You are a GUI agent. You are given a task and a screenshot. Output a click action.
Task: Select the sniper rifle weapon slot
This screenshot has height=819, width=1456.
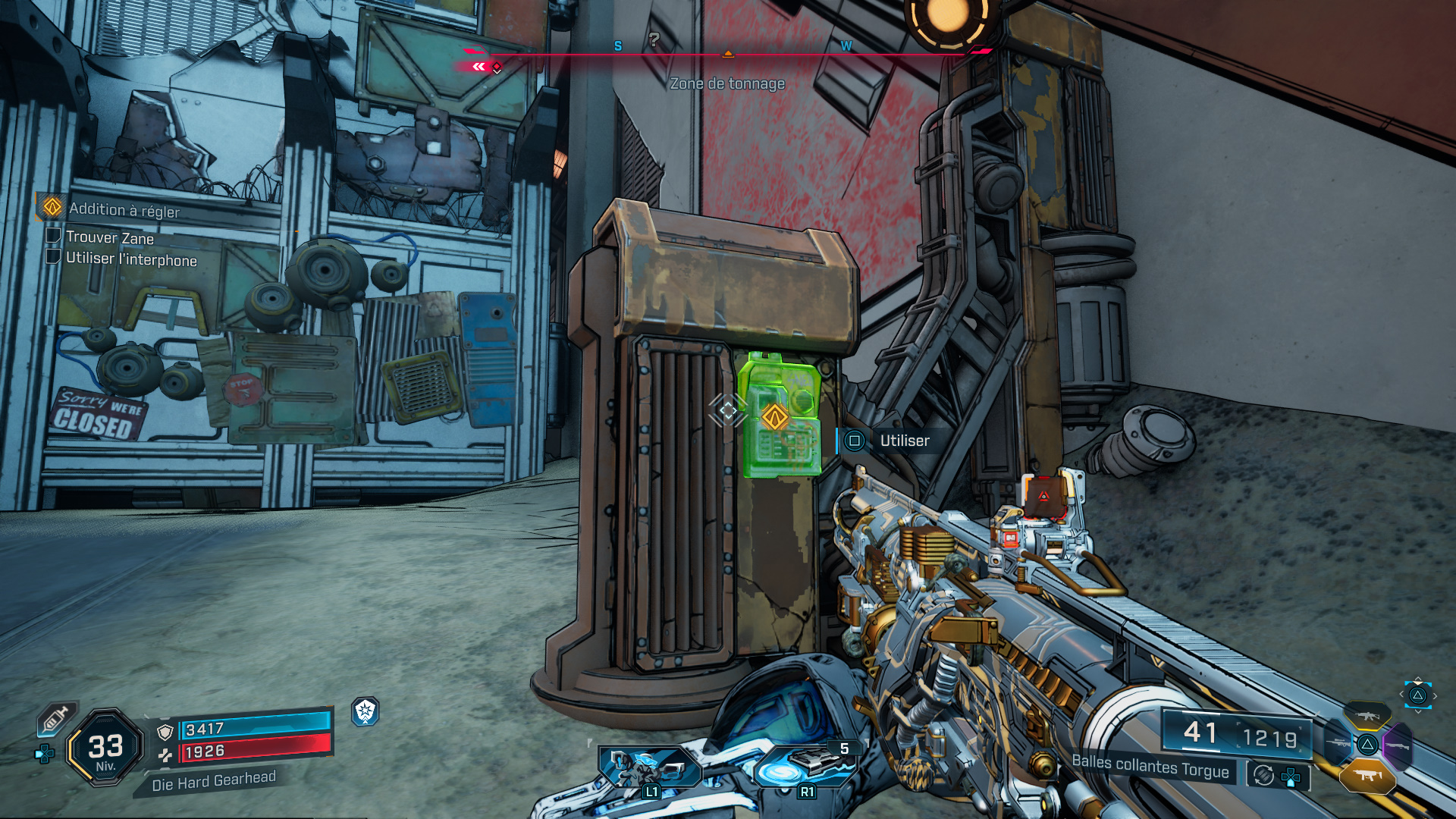(1338, 744)
